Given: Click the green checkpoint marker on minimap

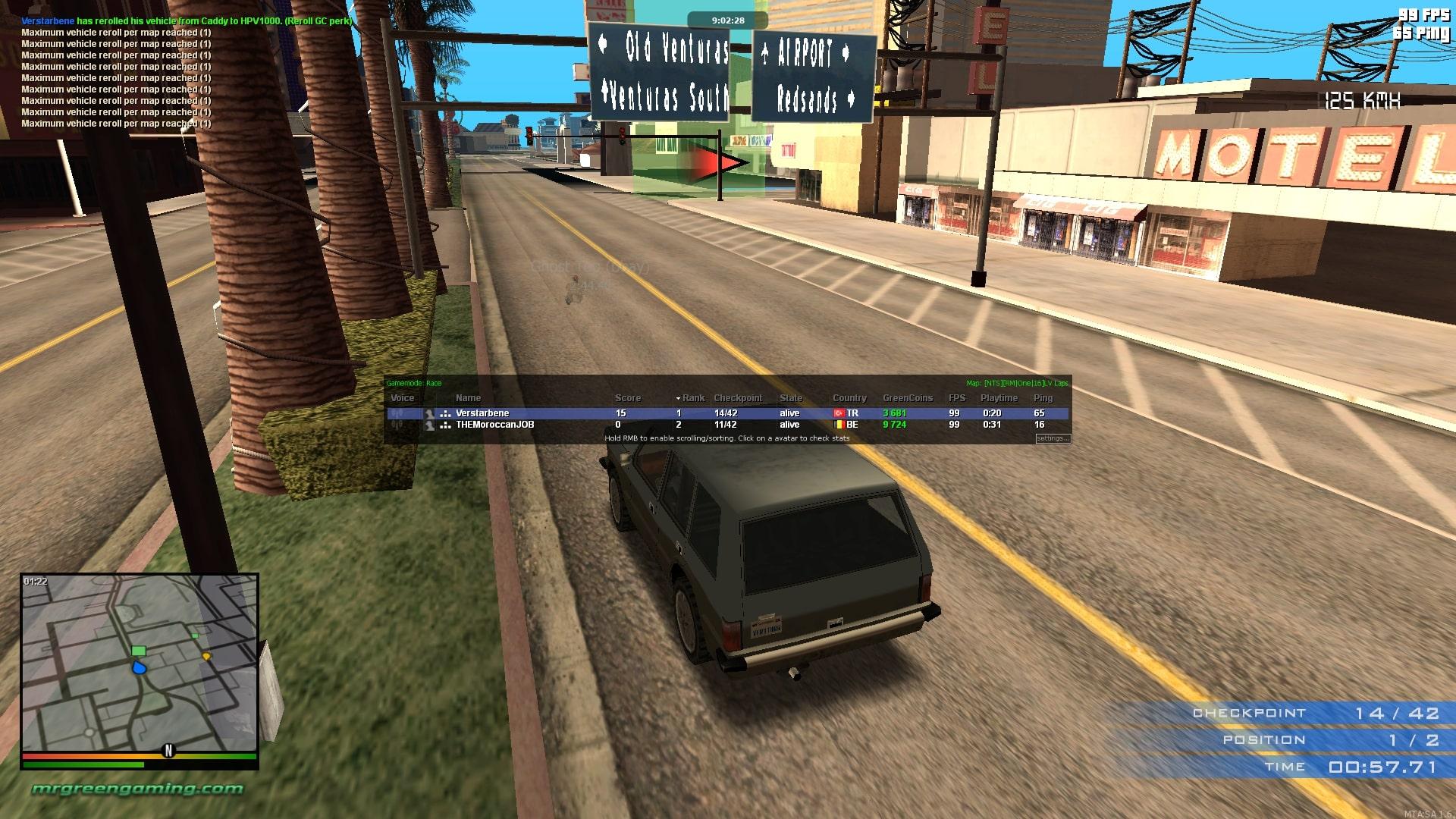Looking at the screenshot, I should [x=138, y=651].
